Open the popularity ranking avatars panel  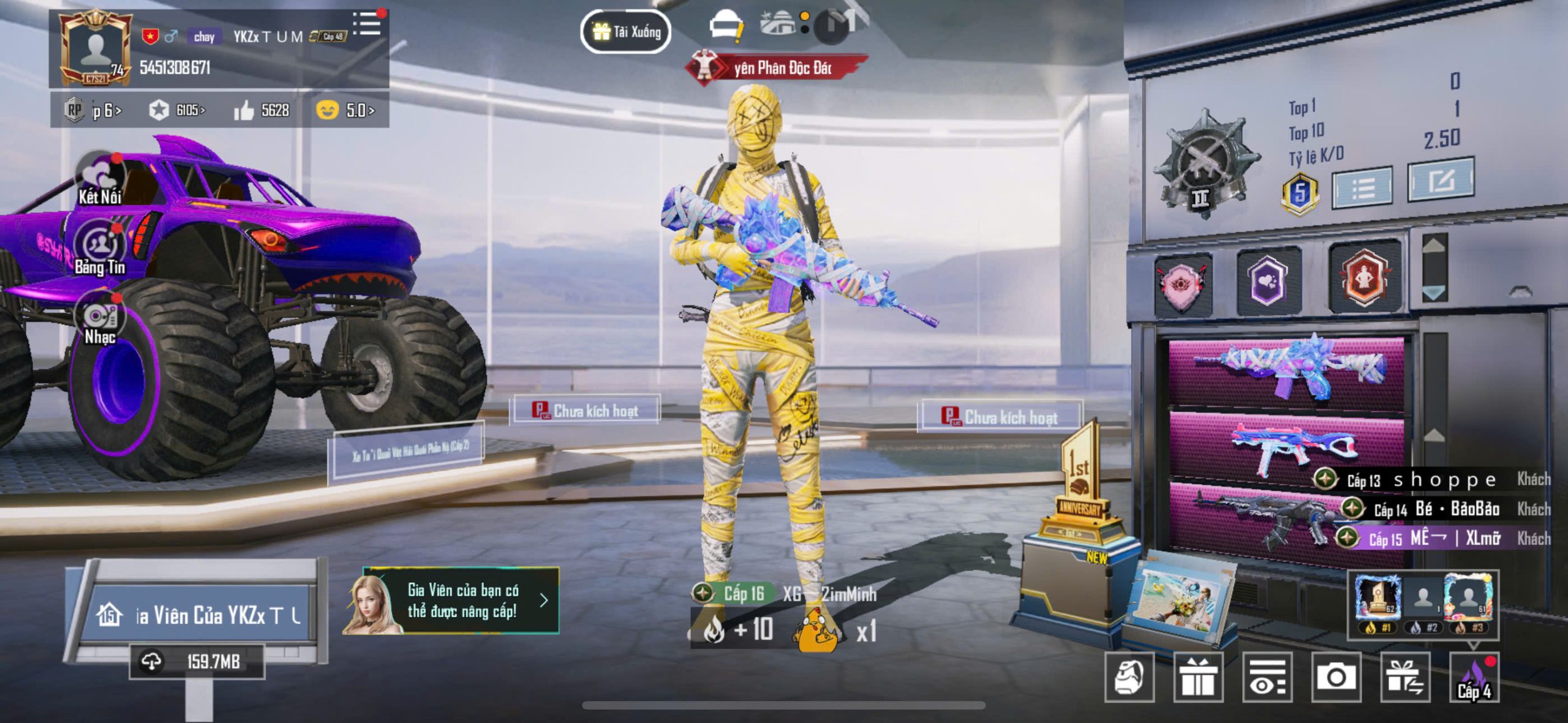coord(1423,604)
